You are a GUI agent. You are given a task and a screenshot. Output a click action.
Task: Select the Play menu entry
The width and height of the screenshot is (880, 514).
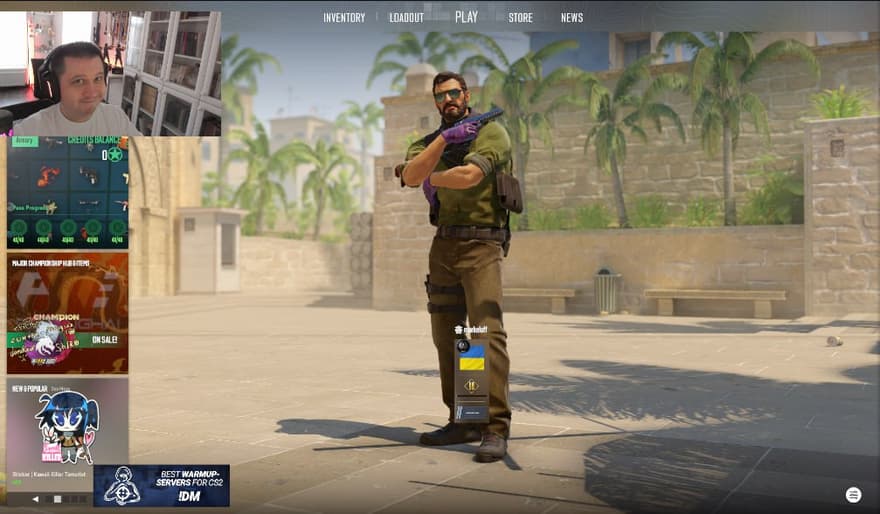click(x=466, y=17)
